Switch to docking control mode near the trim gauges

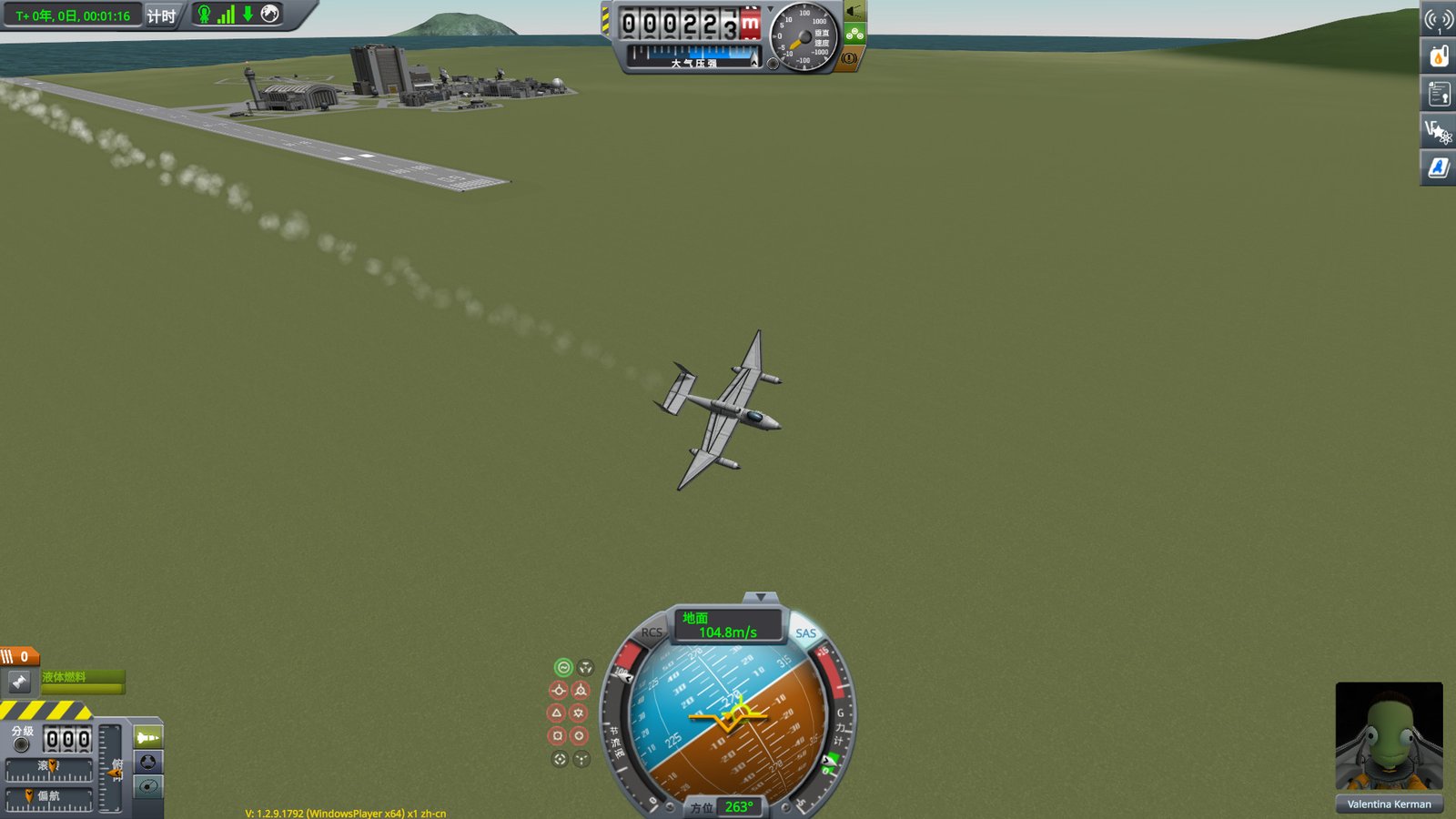point(147,763)
